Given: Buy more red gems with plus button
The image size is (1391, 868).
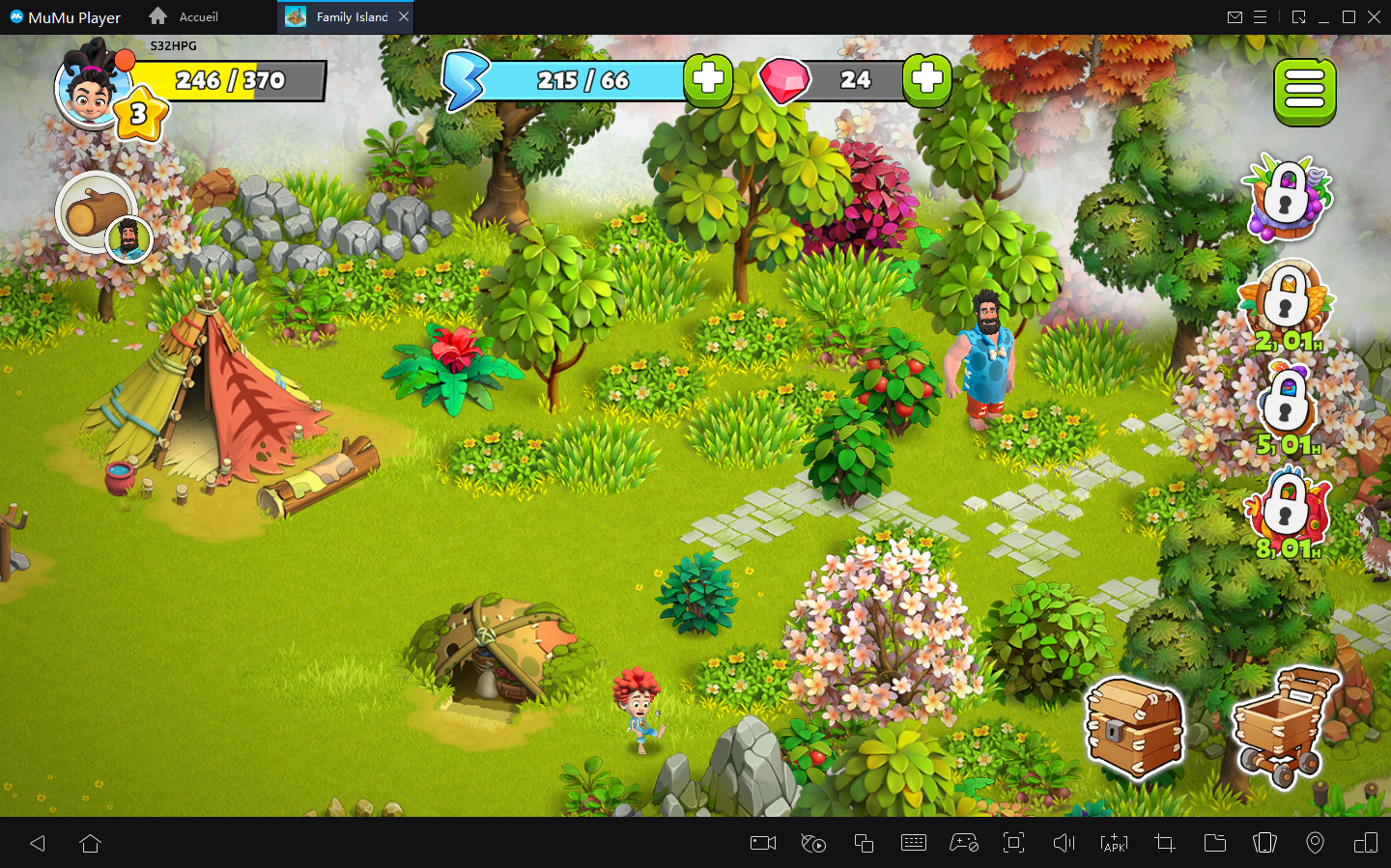Looking at the screenshot, I should click(927, 79).
